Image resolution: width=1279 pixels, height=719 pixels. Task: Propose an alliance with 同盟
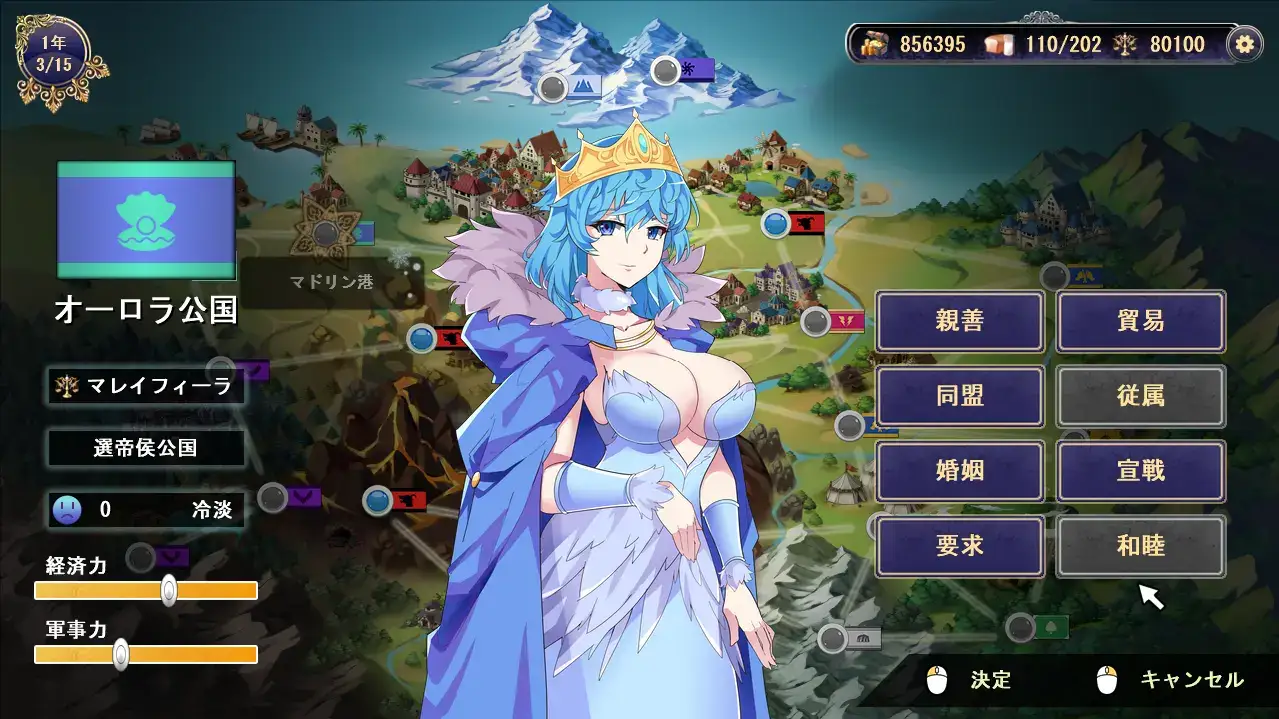point(960,396)
